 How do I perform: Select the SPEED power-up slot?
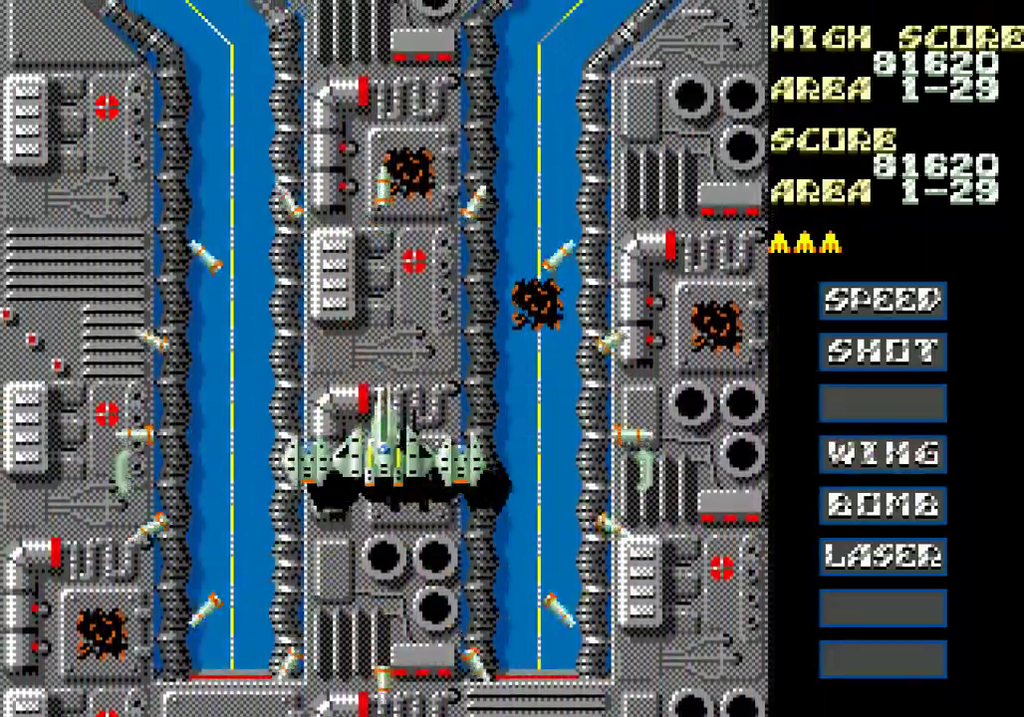(x=883, y=300)
